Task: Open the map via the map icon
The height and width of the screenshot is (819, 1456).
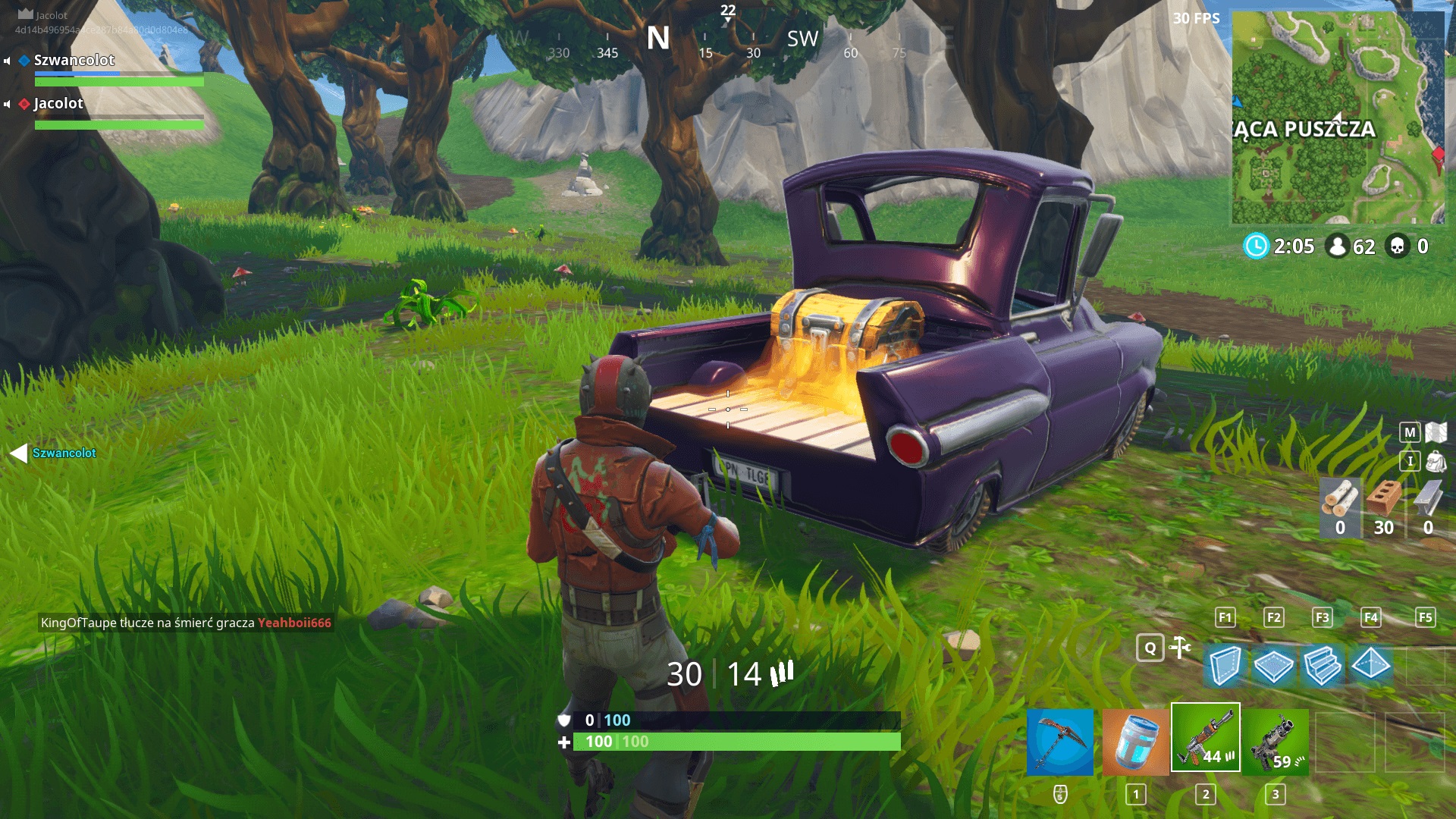Action: coord(1436,431)
